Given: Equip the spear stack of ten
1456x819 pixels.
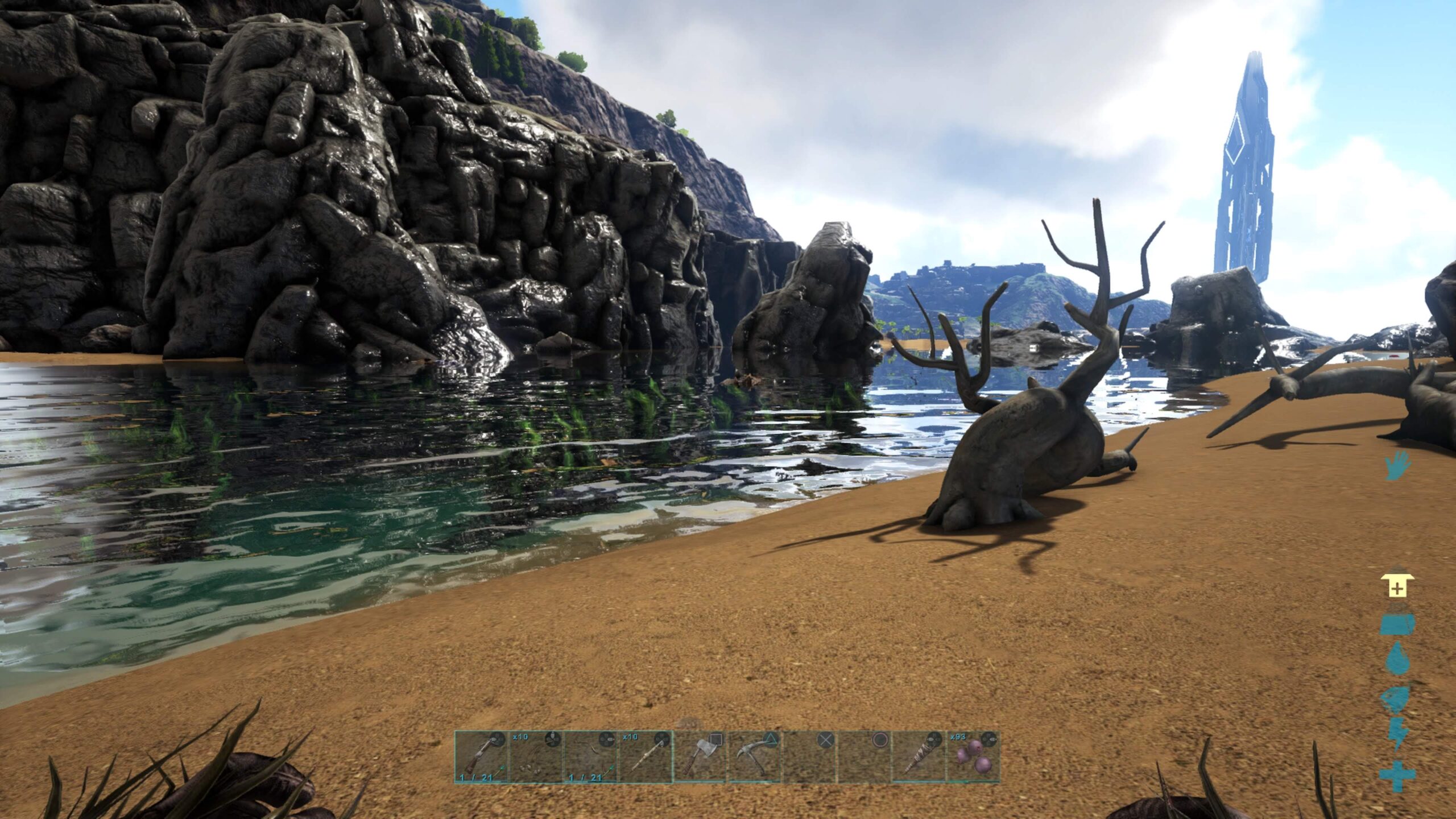Looking at the screenshot, I should click(x=645, y=757).
